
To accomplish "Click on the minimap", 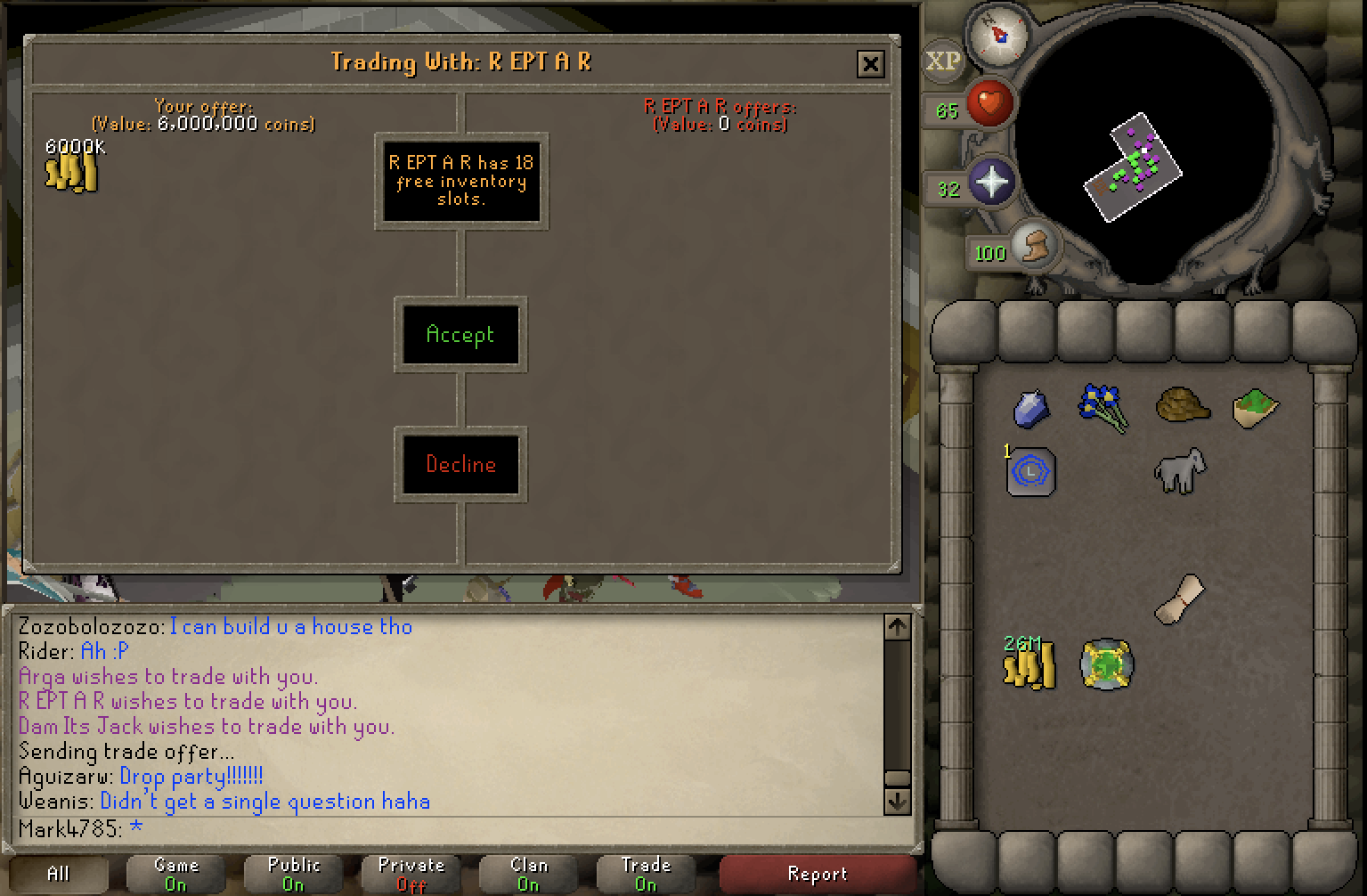I will [x=1149, y=151].
